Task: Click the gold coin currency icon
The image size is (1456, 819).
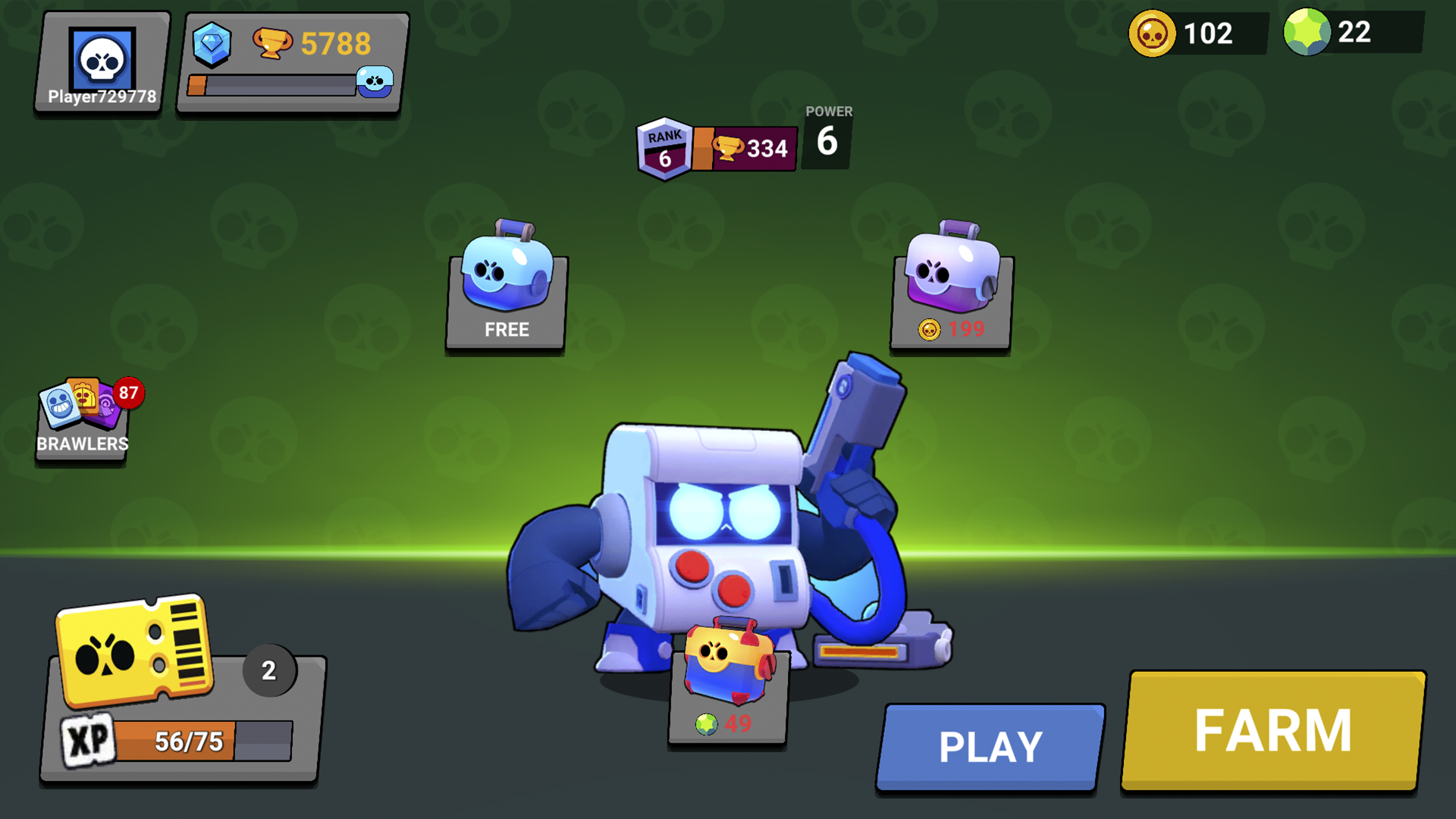Action: [x=1152, y=33]
